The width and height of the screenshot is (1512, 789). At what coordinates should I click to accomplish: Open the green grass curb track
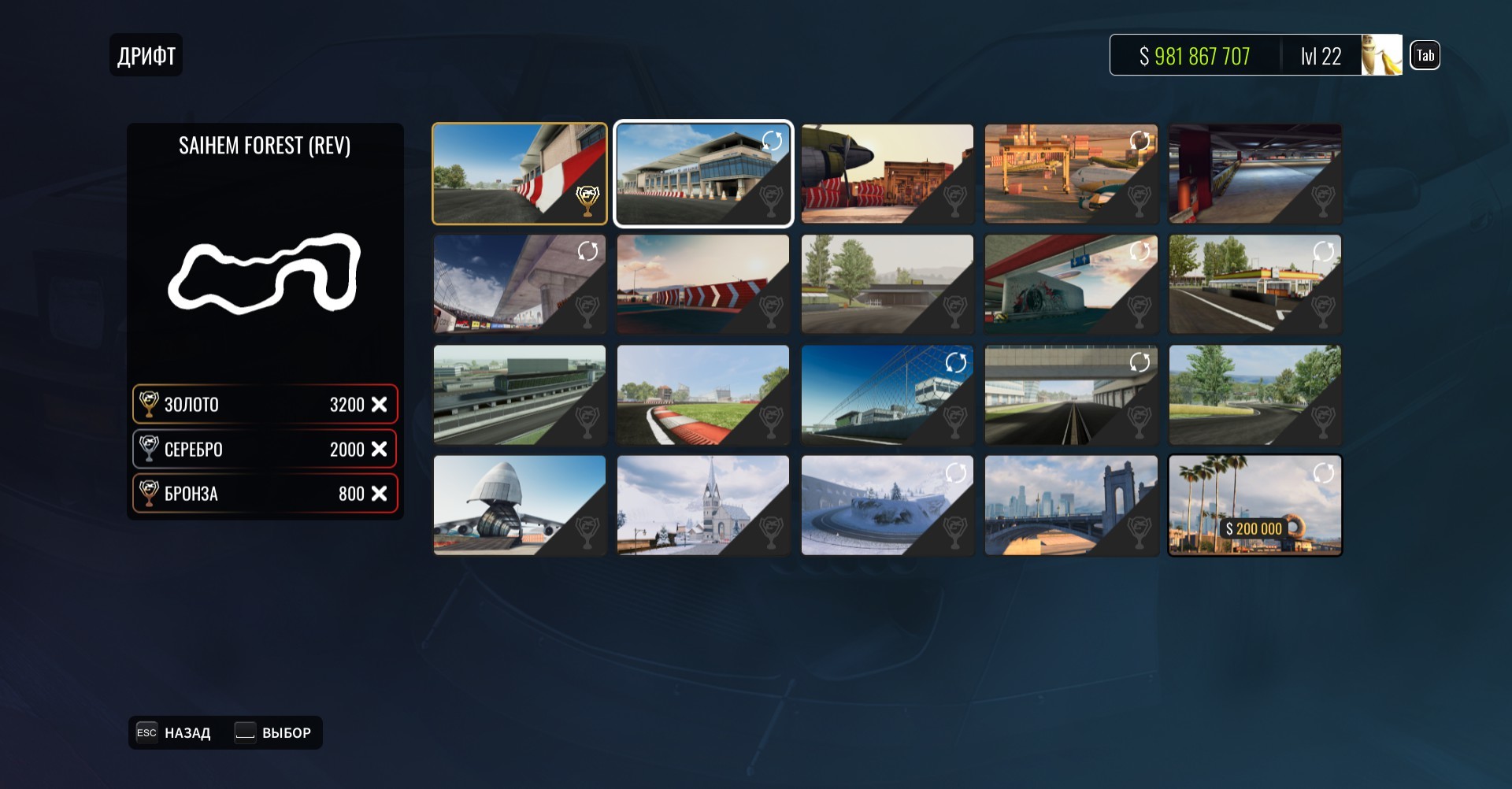(702, 394)
